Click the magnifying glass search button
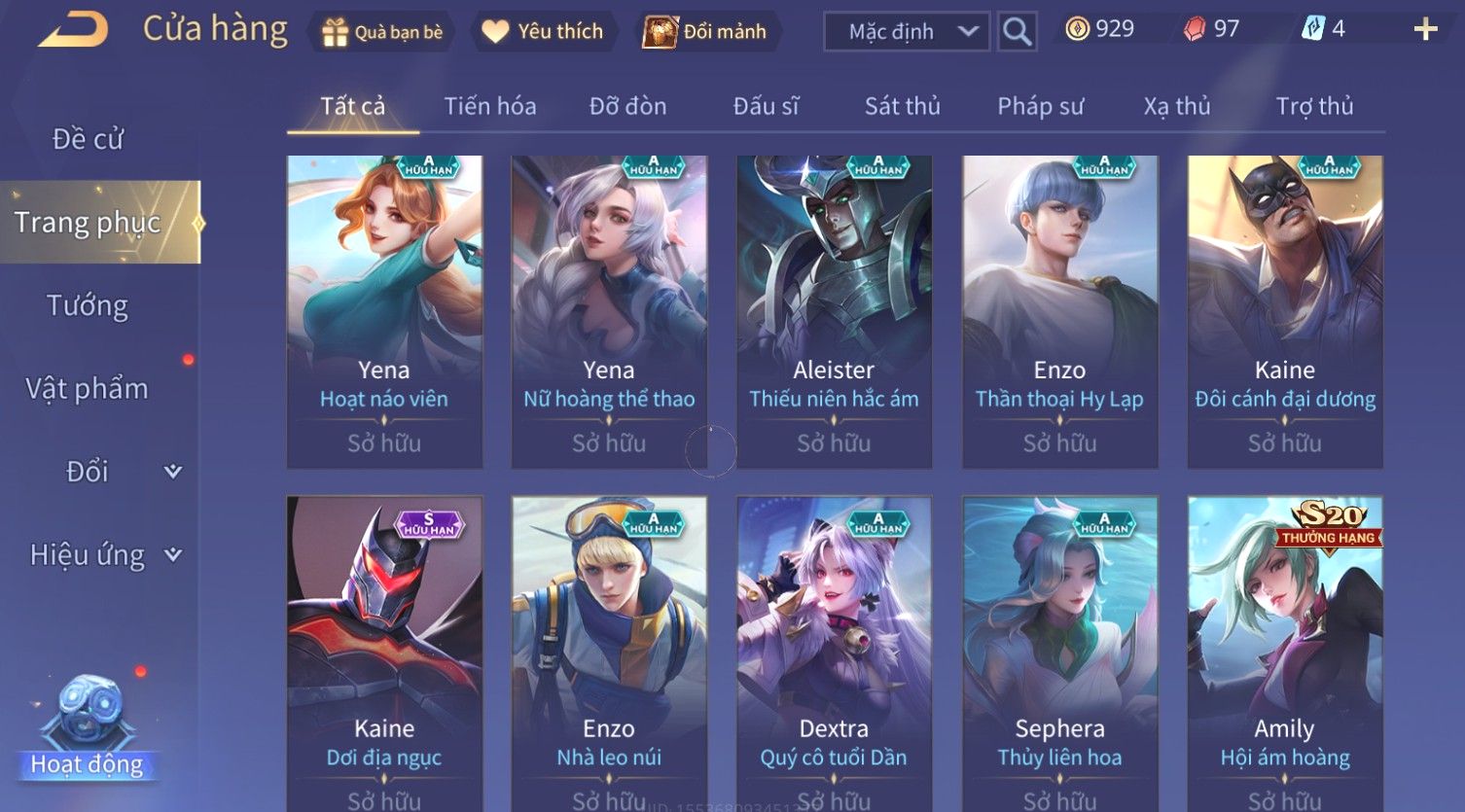Viewport: 1465px width, 812px height. [x=1017, y=32]
